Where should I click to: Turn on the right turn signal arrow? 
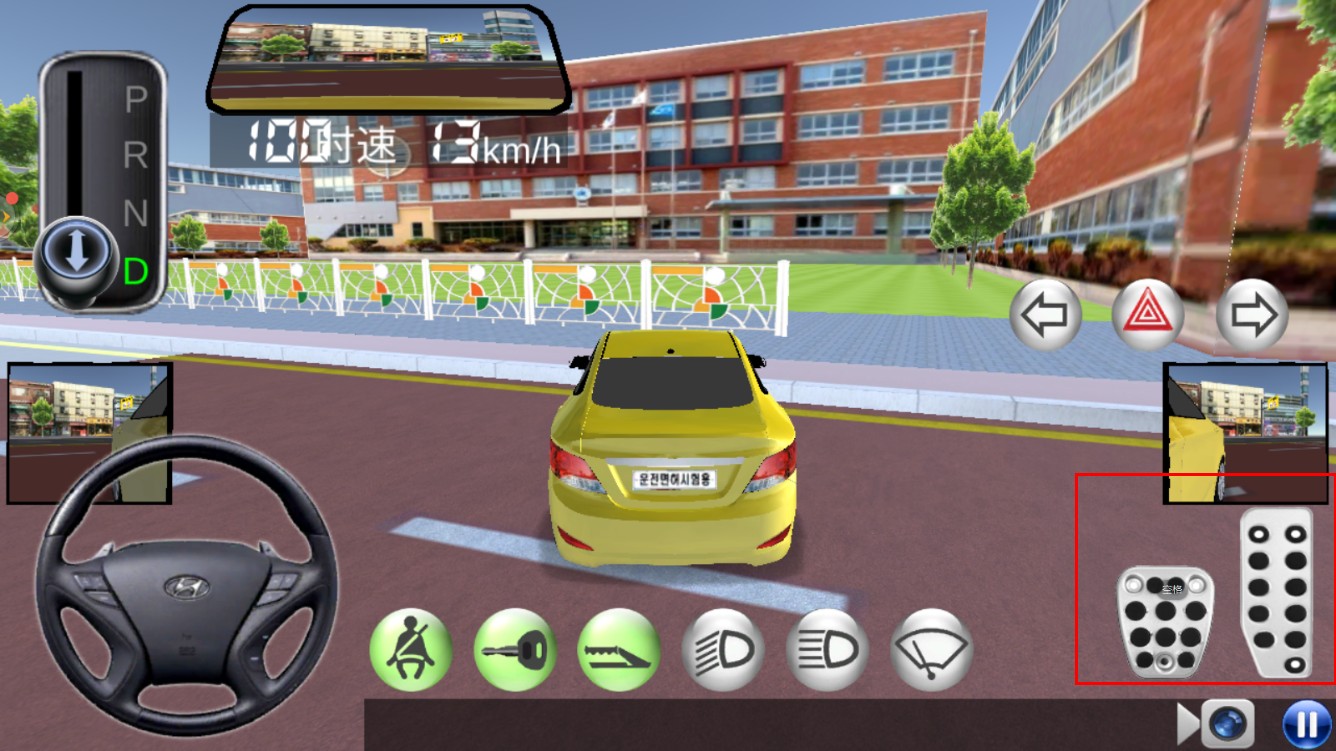point(1252,315)
